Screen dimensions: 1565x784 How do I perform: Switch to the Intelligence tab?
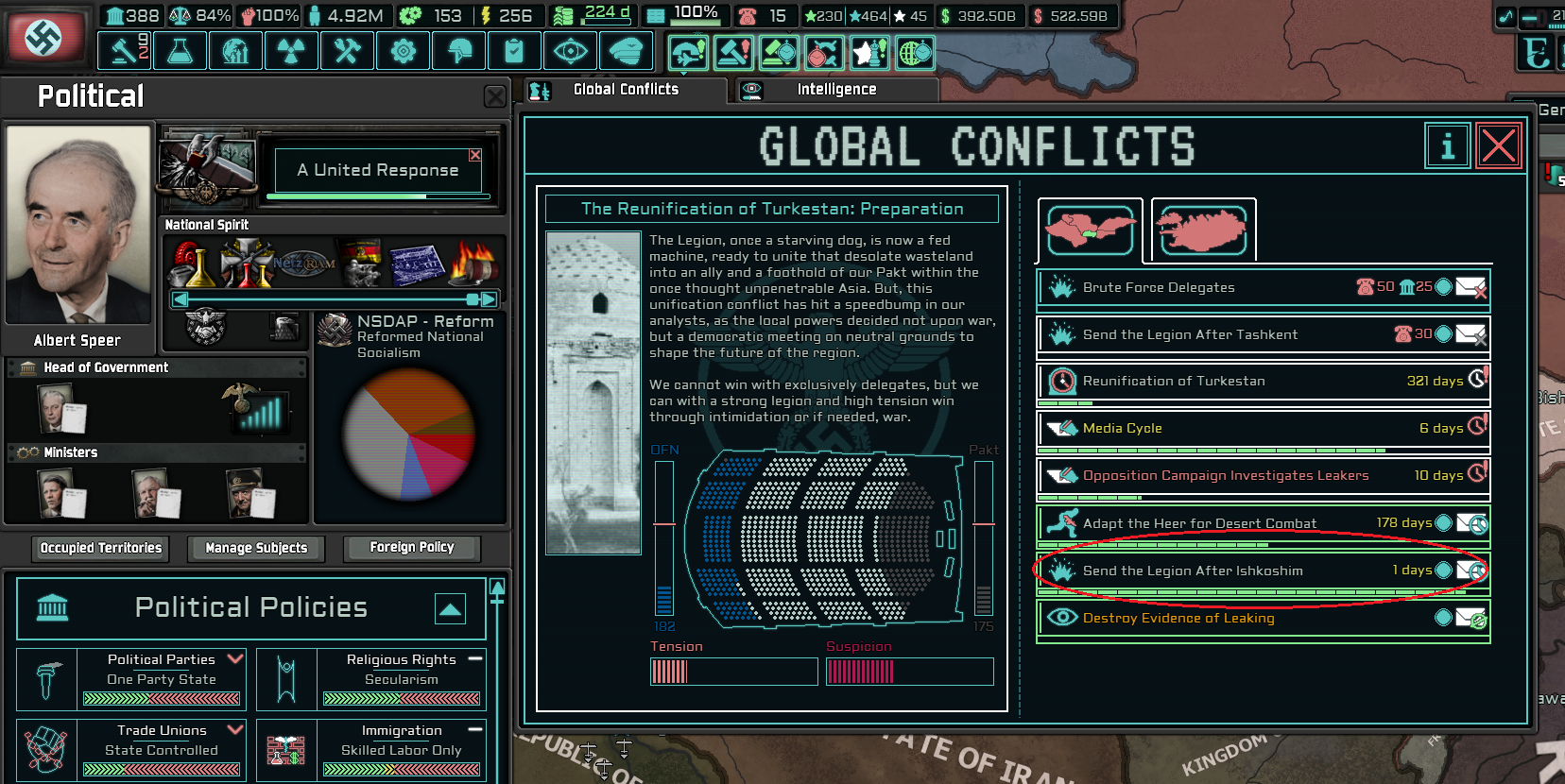(x=835, y=89)
